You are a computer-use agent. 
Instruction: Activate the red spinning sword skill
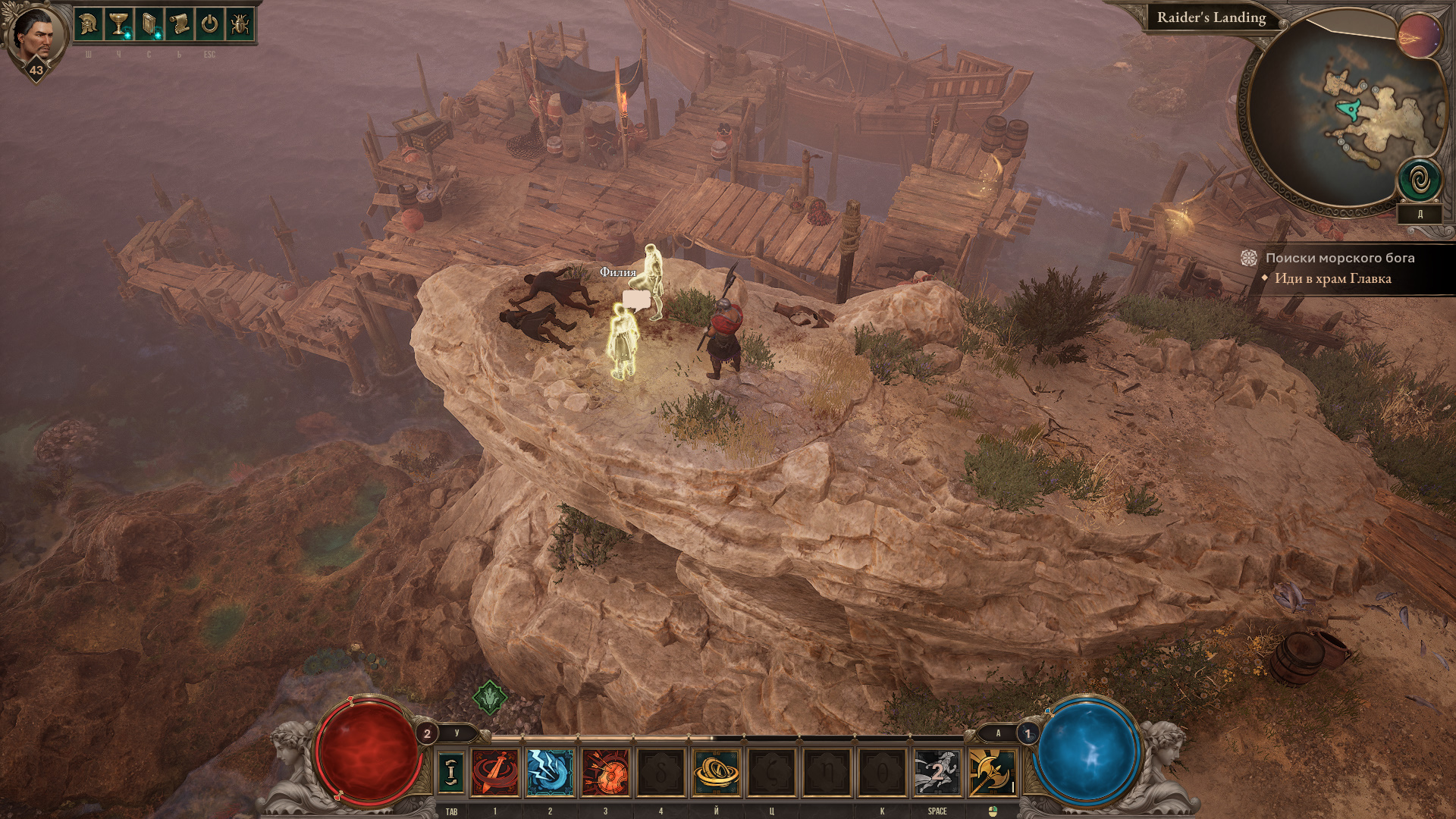(x=495, y=771)
